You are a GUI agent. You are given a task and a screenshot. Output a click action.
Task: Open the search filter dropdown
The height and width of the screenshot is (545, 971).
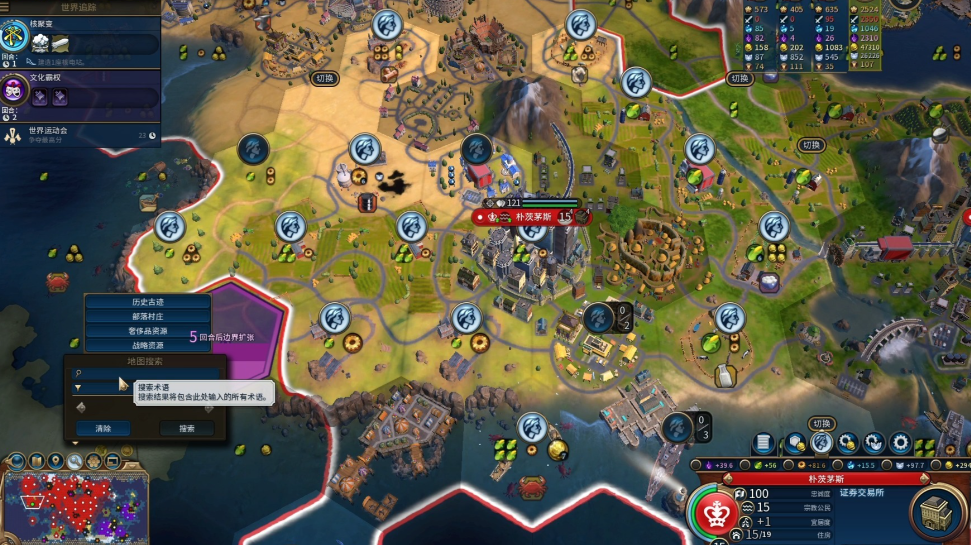coord(78,387)
